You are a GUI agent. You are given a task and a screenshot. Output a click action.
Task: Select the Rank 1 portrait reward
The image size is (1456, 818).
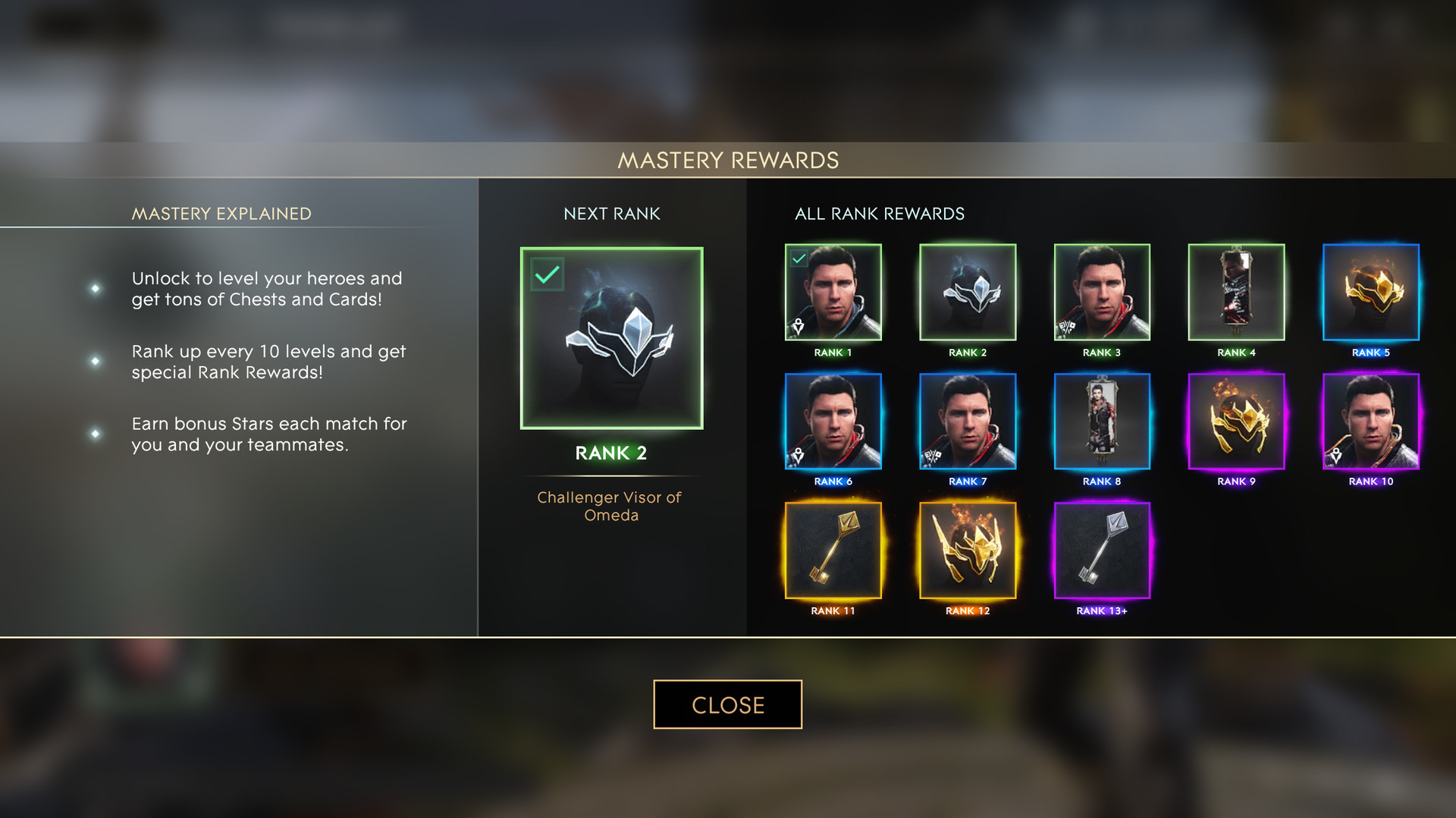833,292
